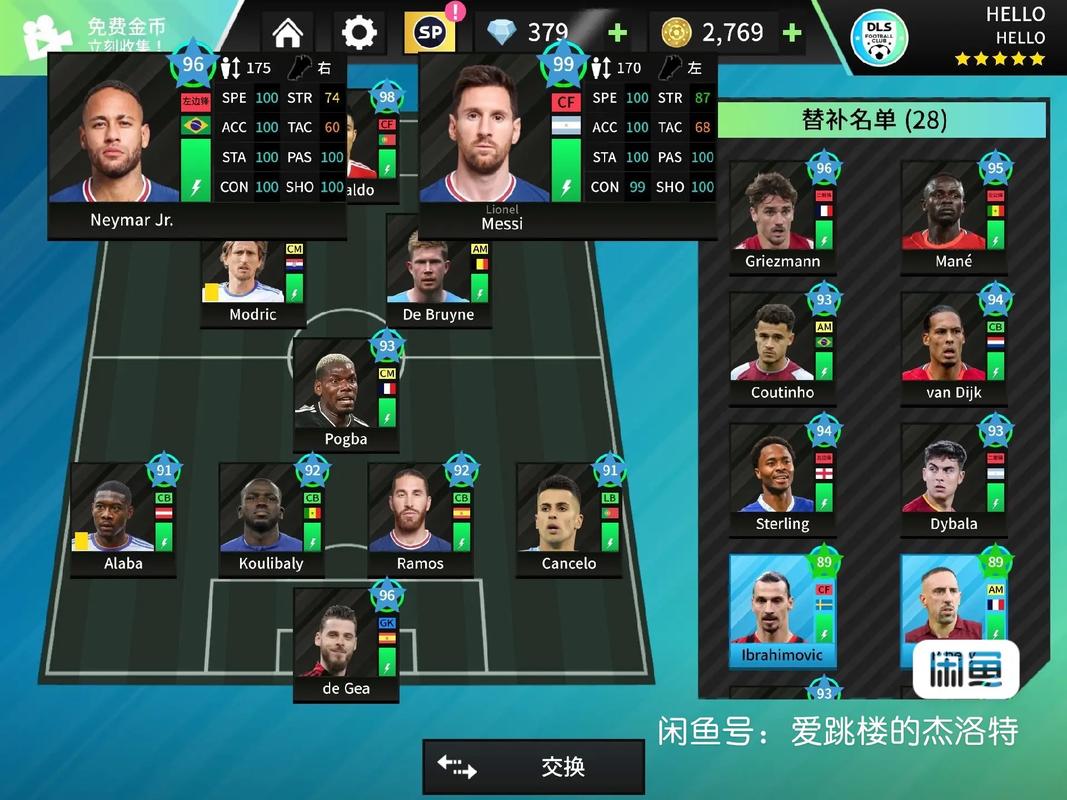Open the settings gear menu
Screen dimensions: 1067x800
pos(359,32)
